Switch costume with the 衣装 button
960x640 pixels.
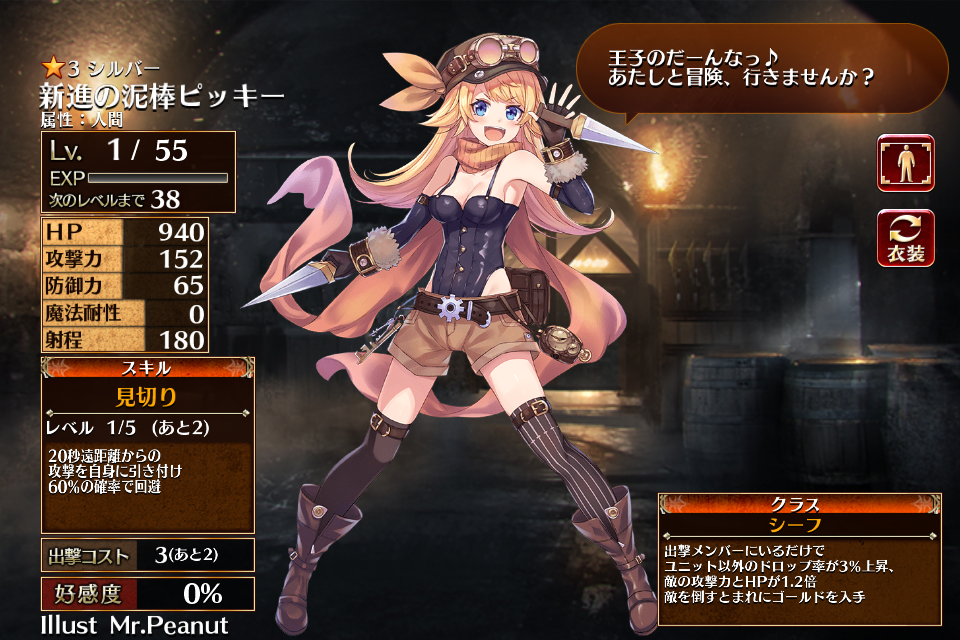point(906,237)
